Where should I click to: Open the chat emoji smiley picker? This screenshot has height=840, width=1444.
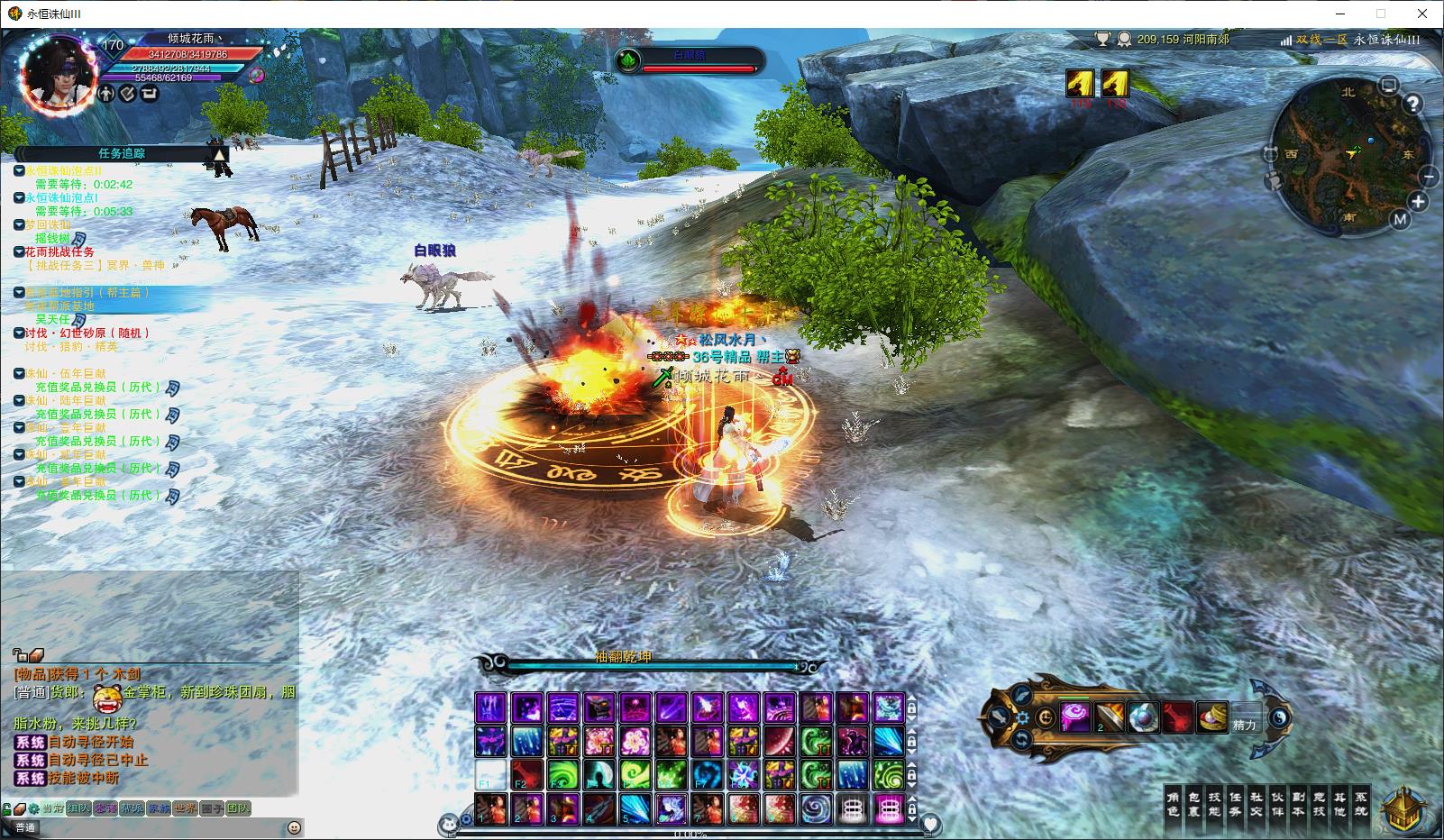point(294,827)
